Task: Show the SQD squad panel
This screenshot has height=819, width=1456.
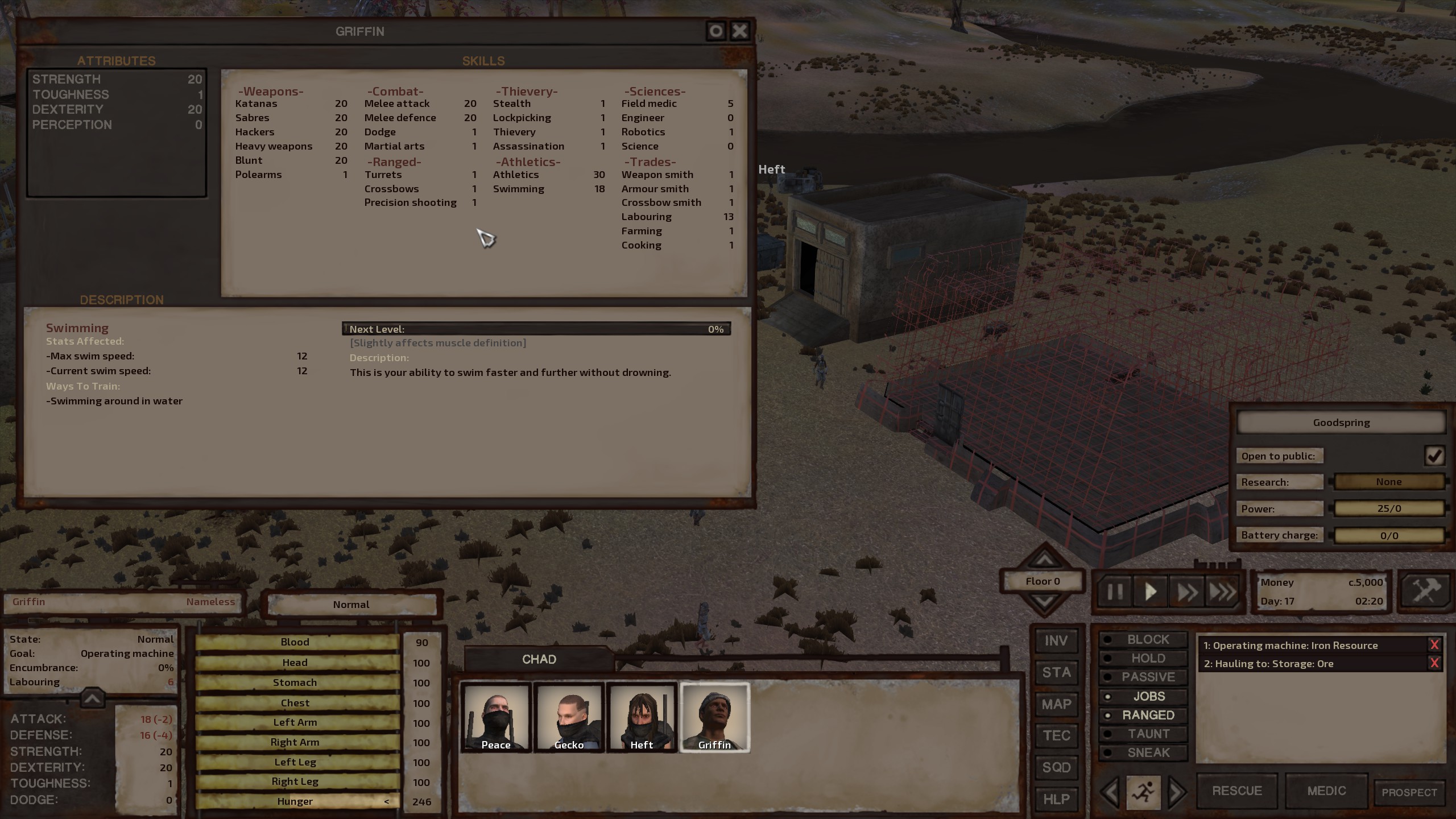Action: pos(1056,767)
